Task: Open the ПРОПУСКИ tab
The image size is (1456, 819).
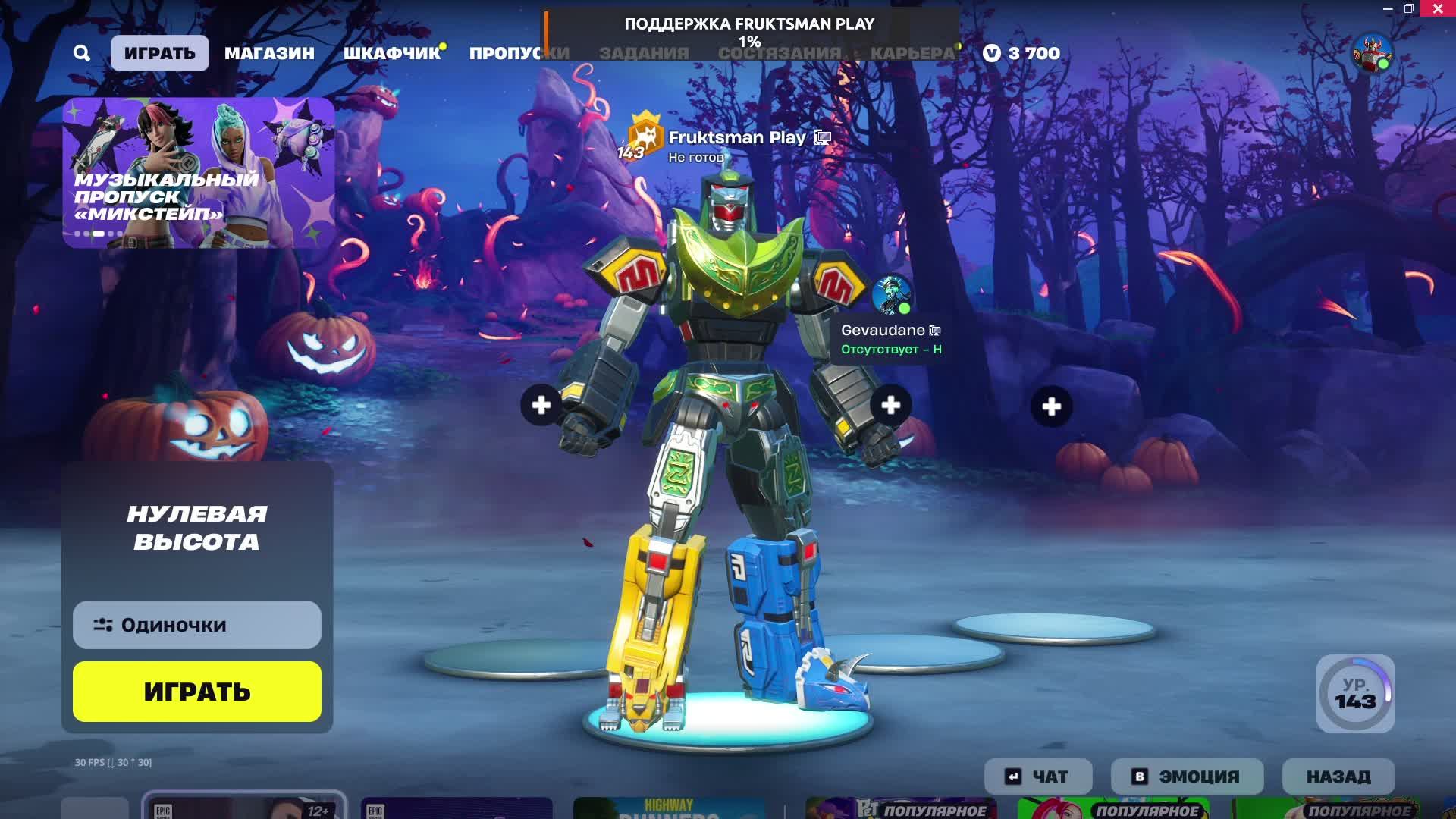Action: pyautogui.click(x=519, y=53)
